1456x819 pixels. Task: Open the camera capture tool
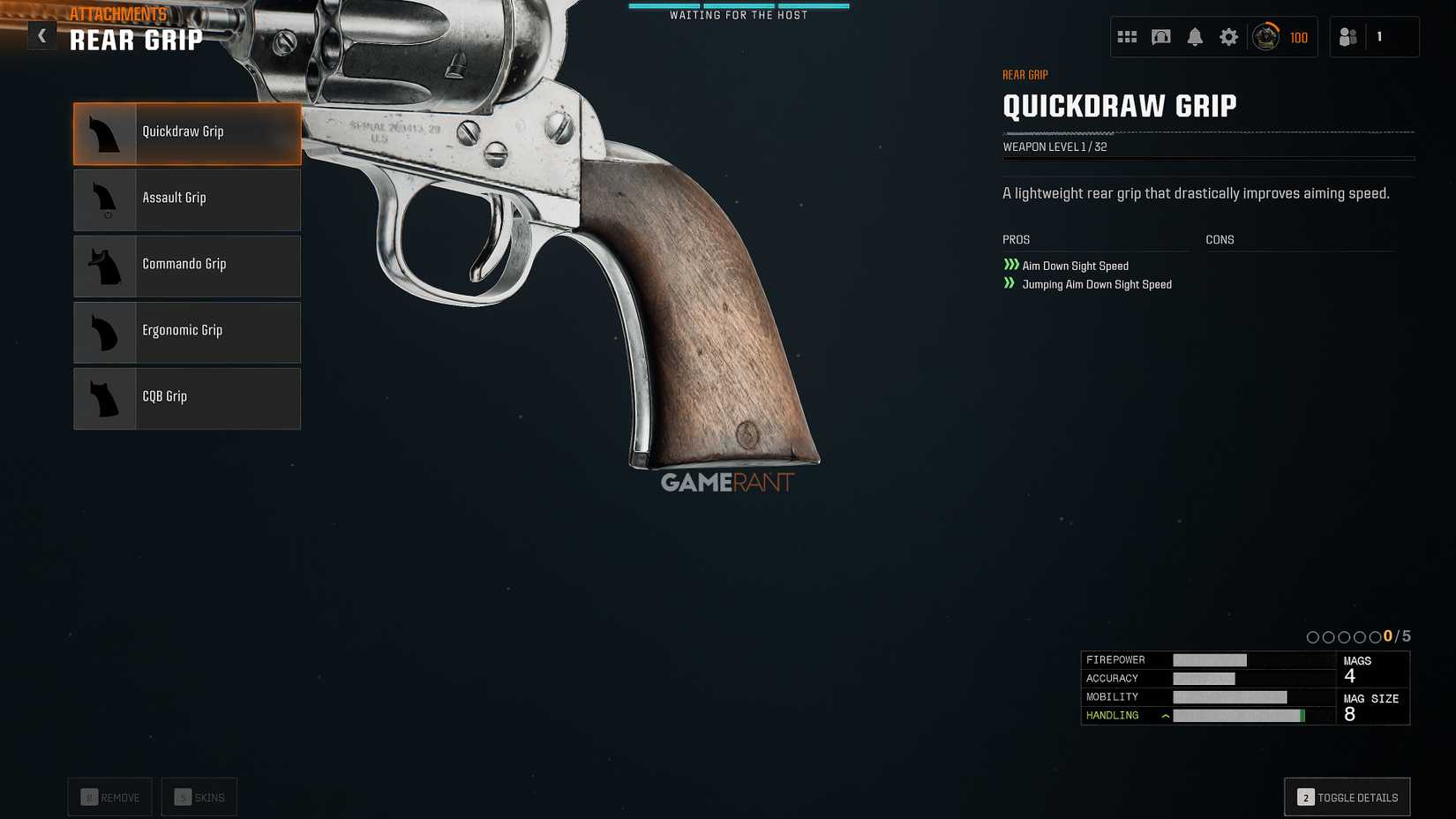point(1161,36)
